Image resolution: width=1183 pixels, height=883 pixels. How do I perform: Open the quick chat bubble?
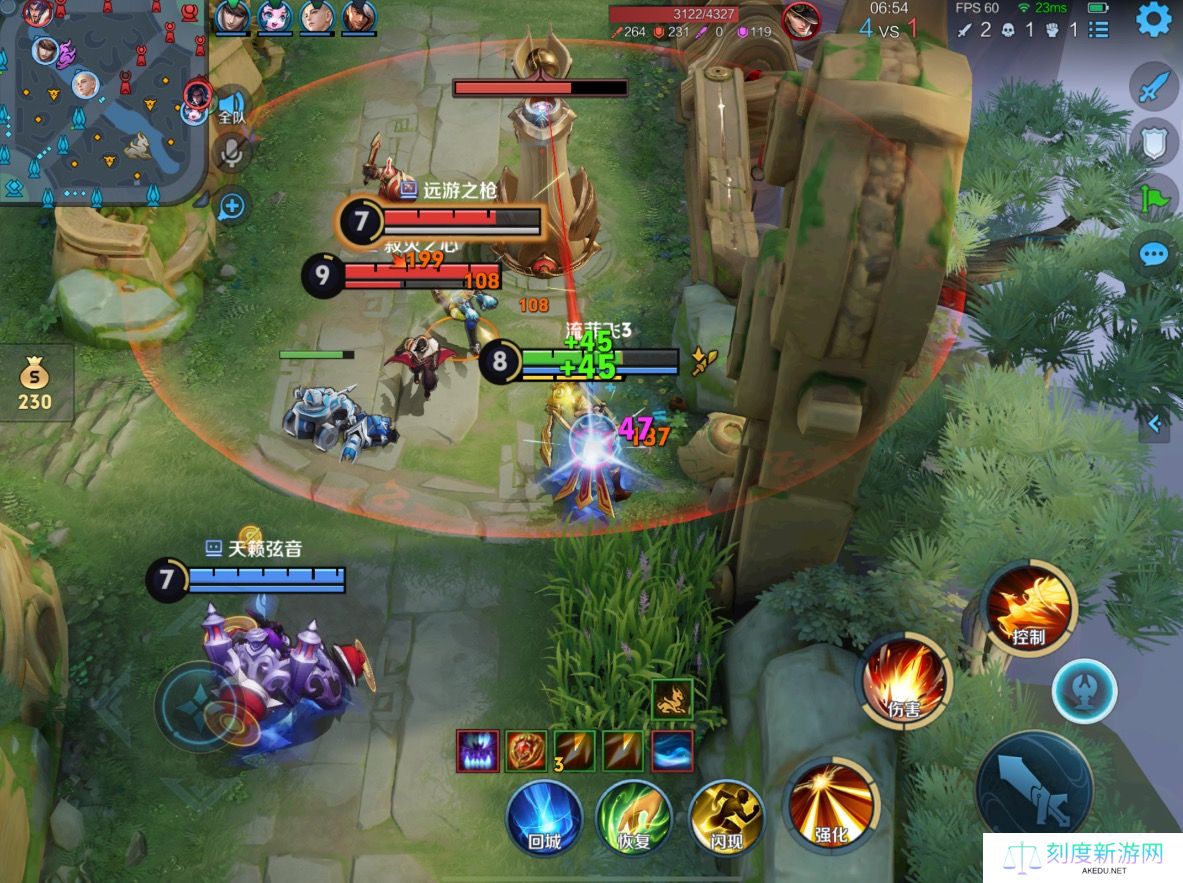pyautogui.click(x=1154, y=254)
